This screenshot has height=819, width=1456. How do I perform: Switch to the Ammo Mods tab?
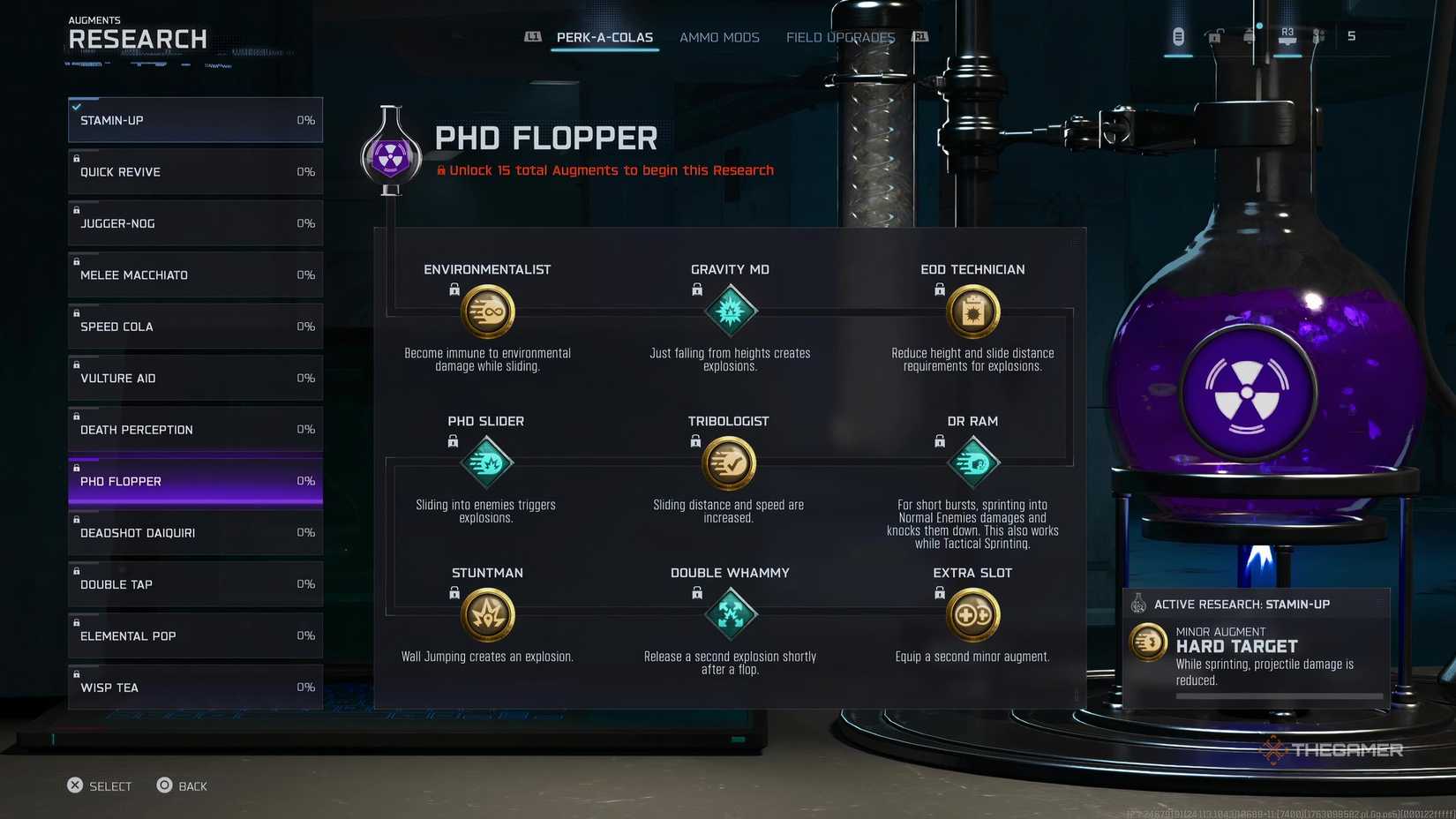719,37
